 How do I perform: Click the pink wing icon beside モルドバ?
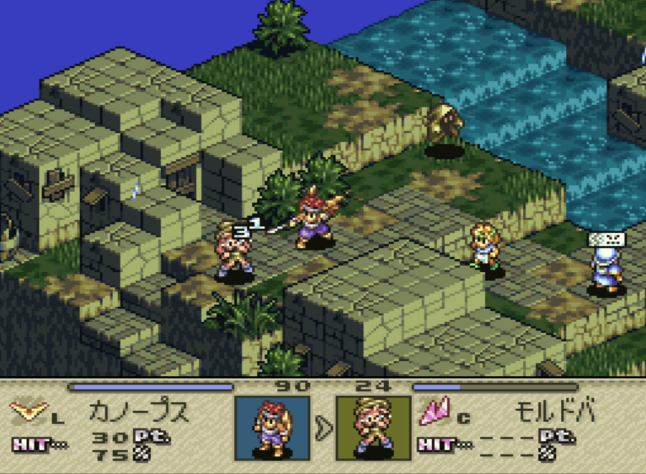(435, 409)
